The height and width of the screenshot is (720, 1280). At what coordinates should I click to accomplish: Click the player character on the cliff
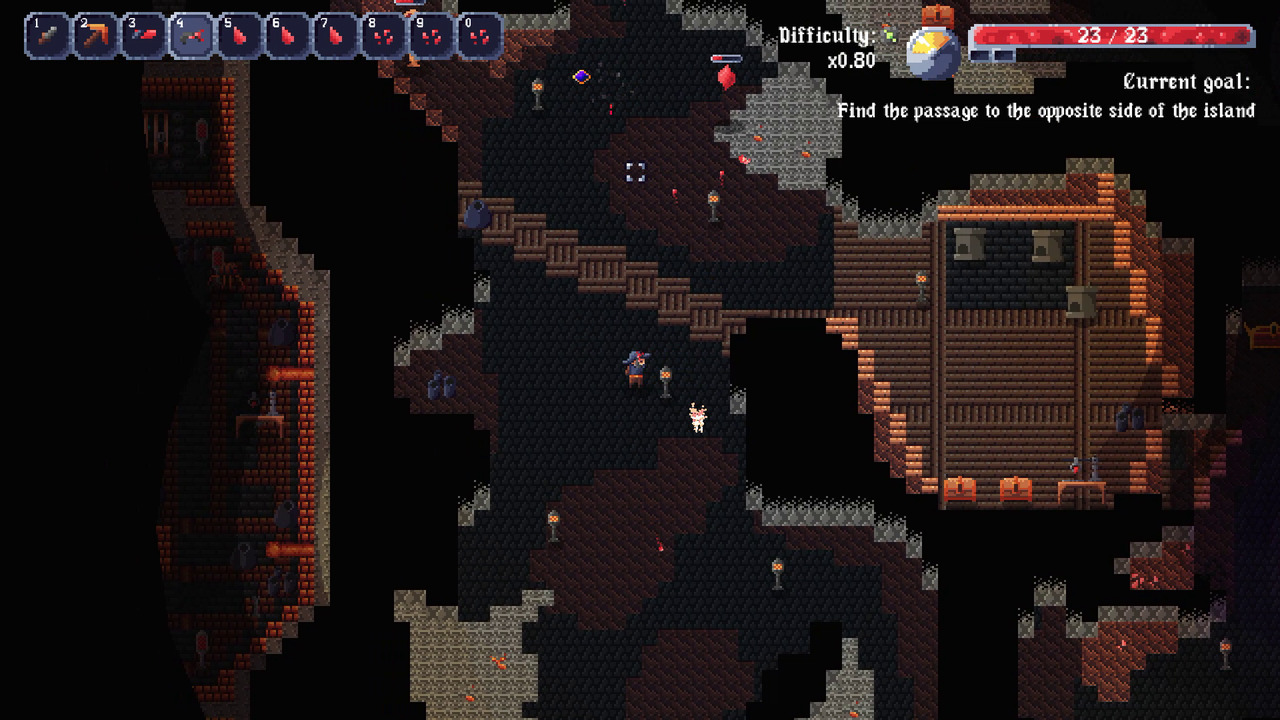pos(697,420)
